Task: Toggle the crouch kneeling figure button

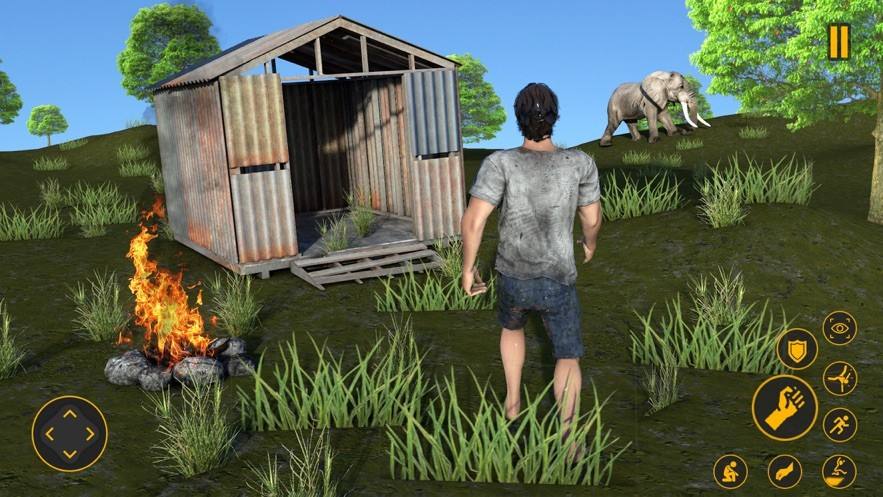Action: pyautogui.click(x=730, y=471)
